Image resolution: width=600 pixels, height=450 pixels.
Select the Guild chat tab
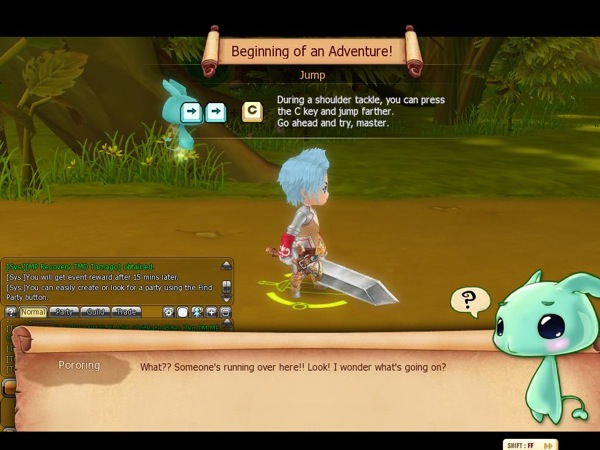pyautogui.click(x=95, y=312)
